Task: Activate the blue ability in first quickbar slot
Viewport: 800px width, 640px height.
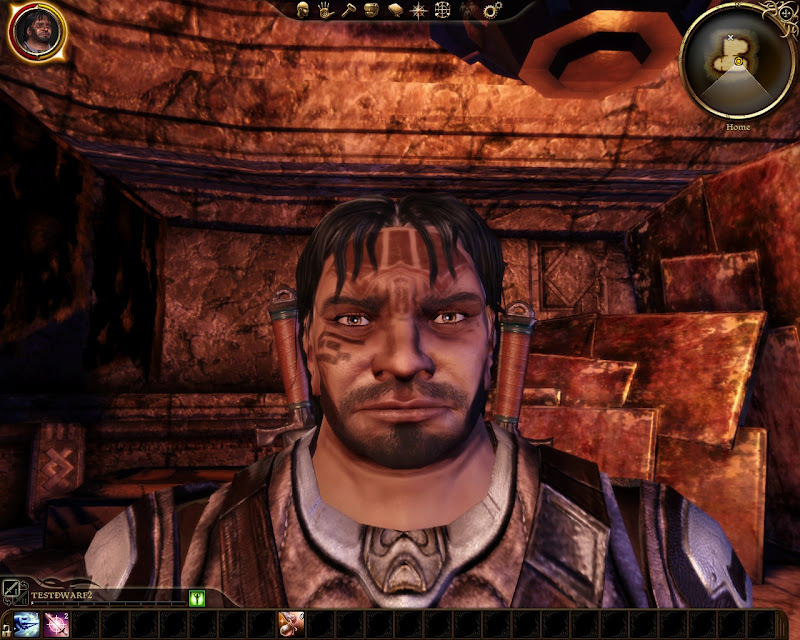Action: [x=27, y=624]
